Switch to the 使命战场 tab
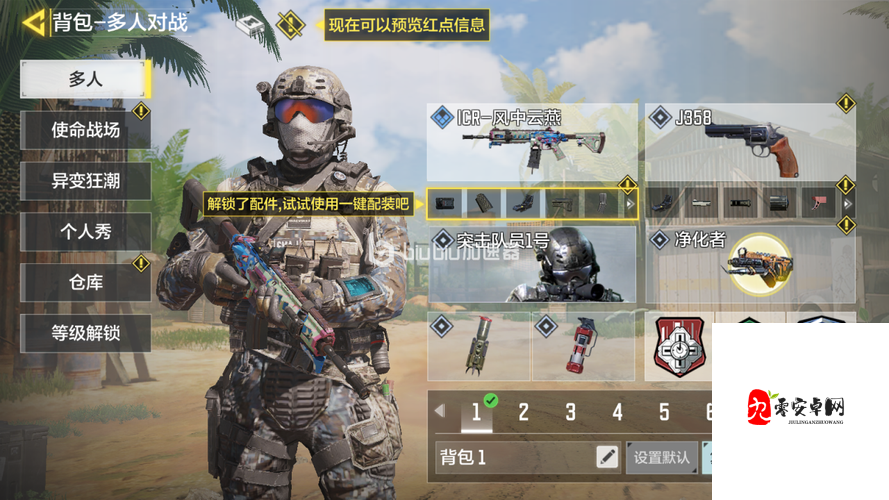The height and width of the screenshot is (500, 889). click(85, 130)
